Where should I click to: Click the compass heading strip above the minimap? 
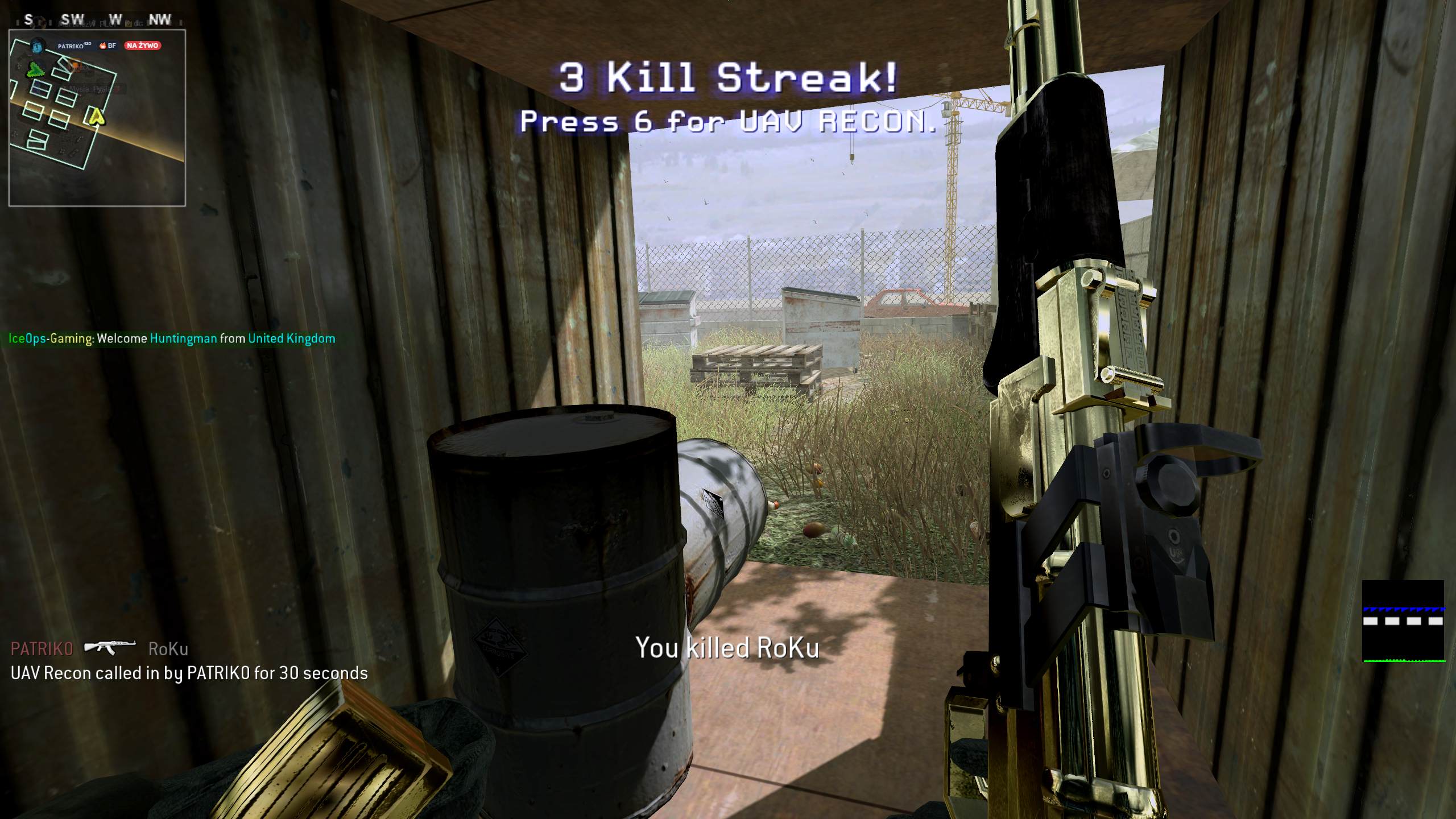97,20
